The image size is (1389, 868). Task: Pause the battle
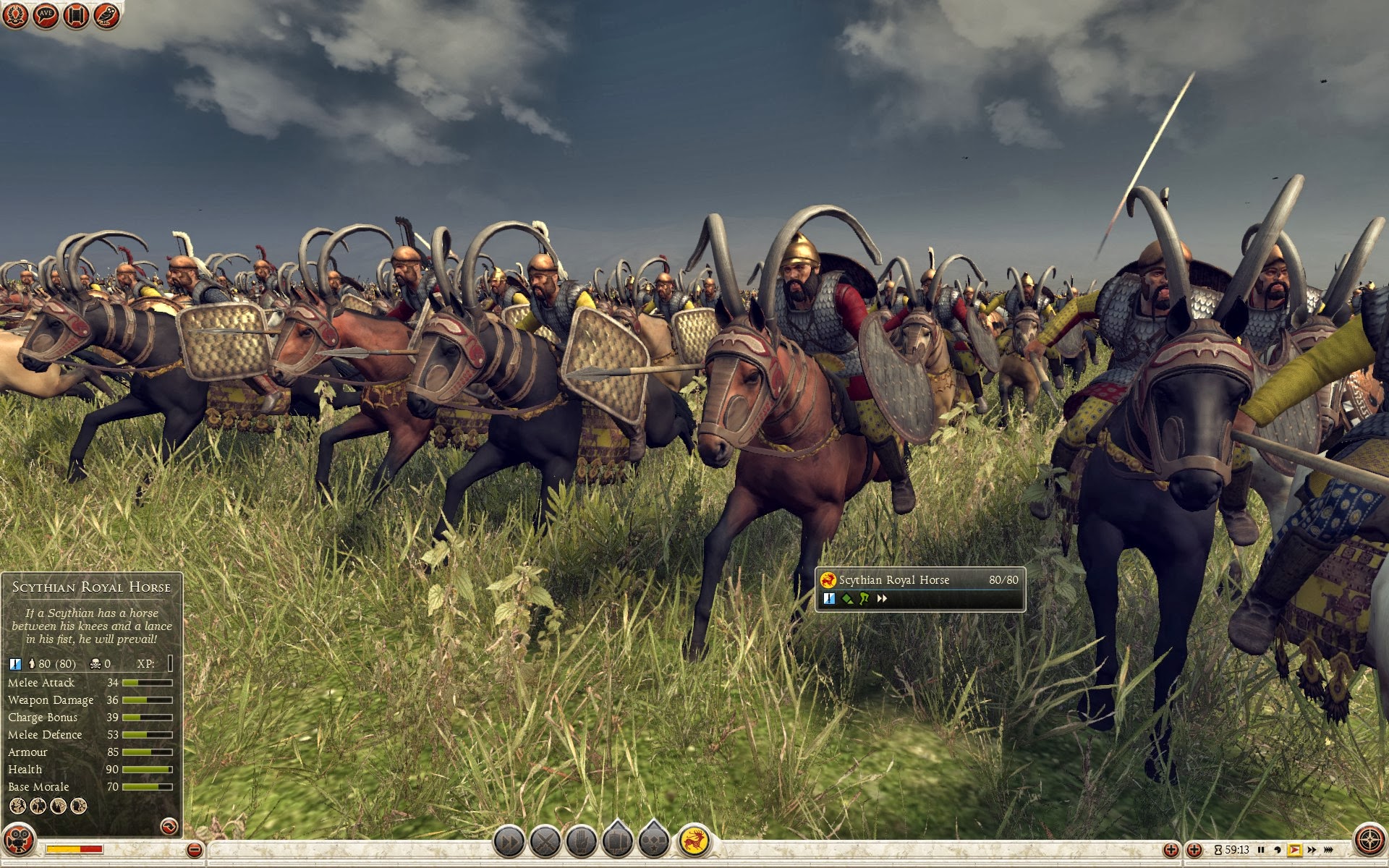pyautogui.click(x=1261, y=850)
